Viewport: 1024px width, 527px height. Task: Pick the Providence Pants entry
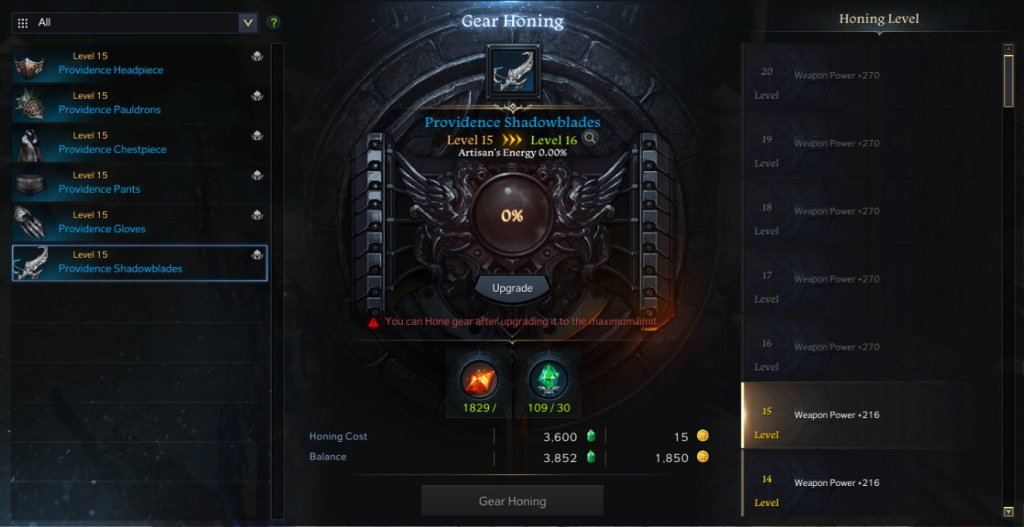click(139, 183)
